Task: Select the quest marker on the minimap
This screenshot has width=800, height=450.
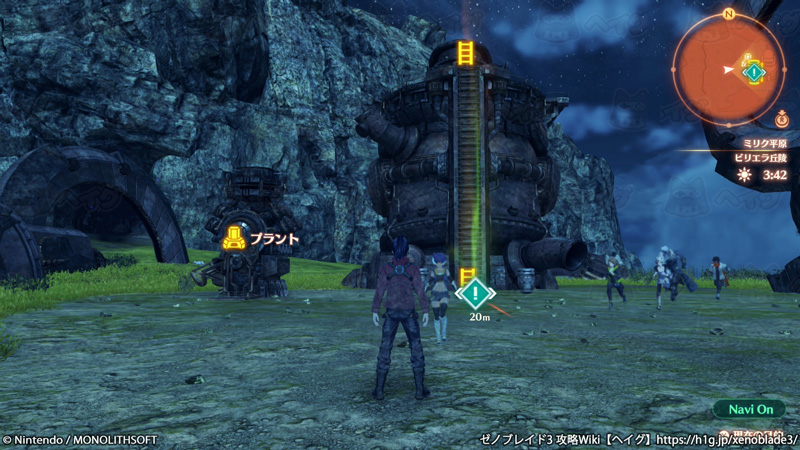Action: [x=752, y=71]
